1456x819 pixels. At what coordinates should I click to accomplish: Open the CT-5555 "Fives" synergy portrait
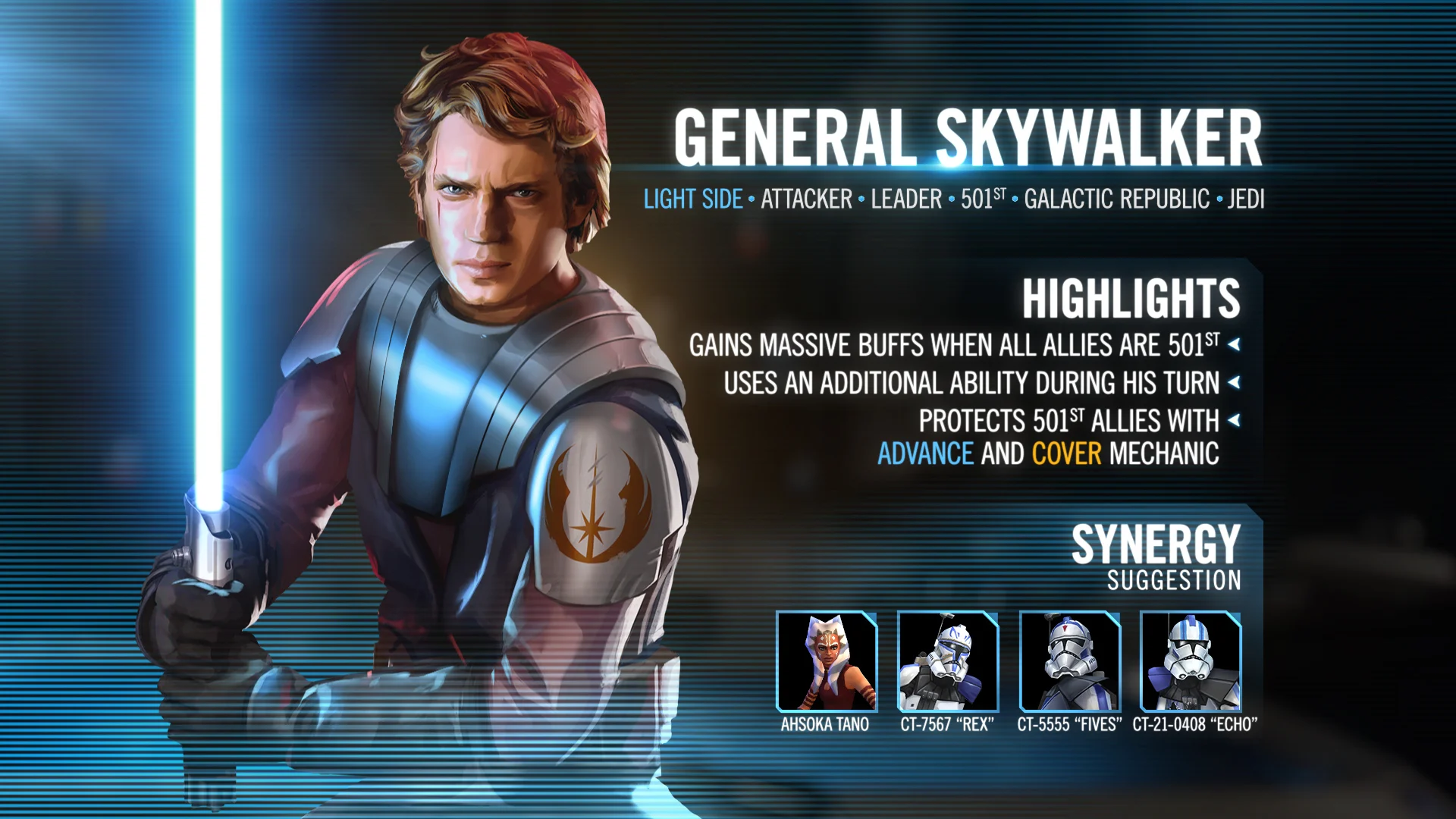1069,661
